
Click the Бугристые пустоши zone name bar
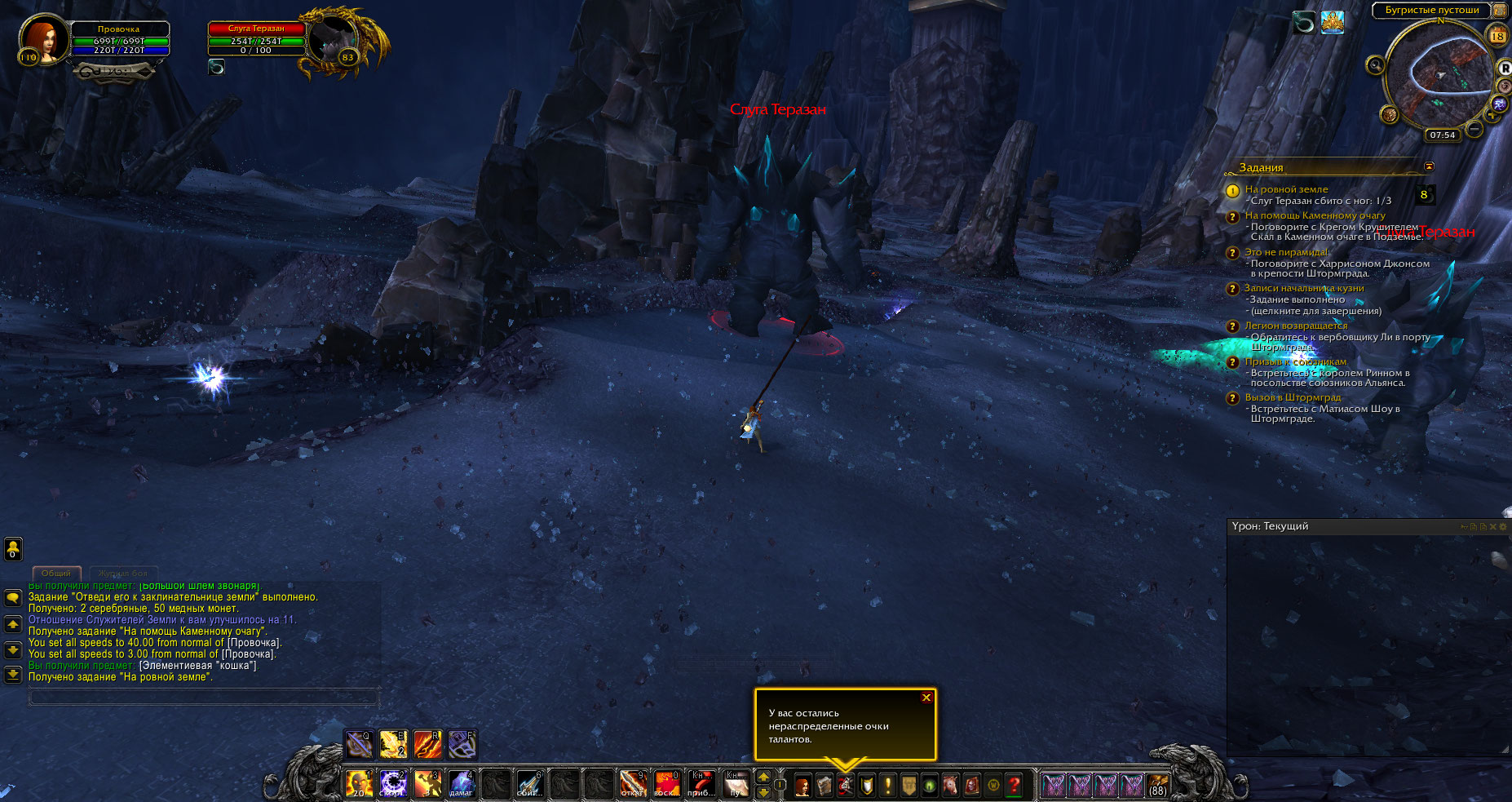click(x=1432, y=10)
